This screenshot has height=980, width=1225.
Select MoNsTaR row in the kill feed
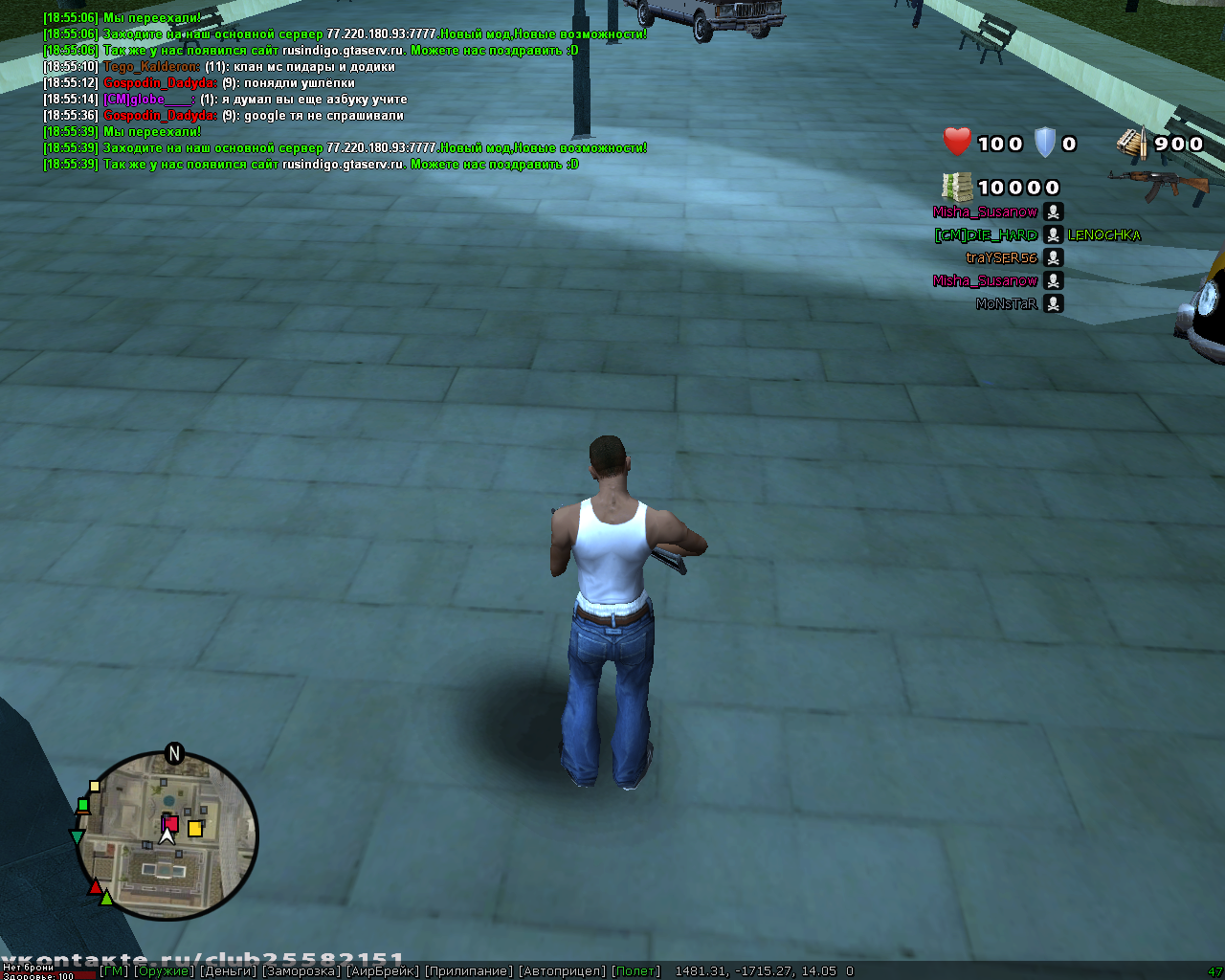coord(1007,303)
